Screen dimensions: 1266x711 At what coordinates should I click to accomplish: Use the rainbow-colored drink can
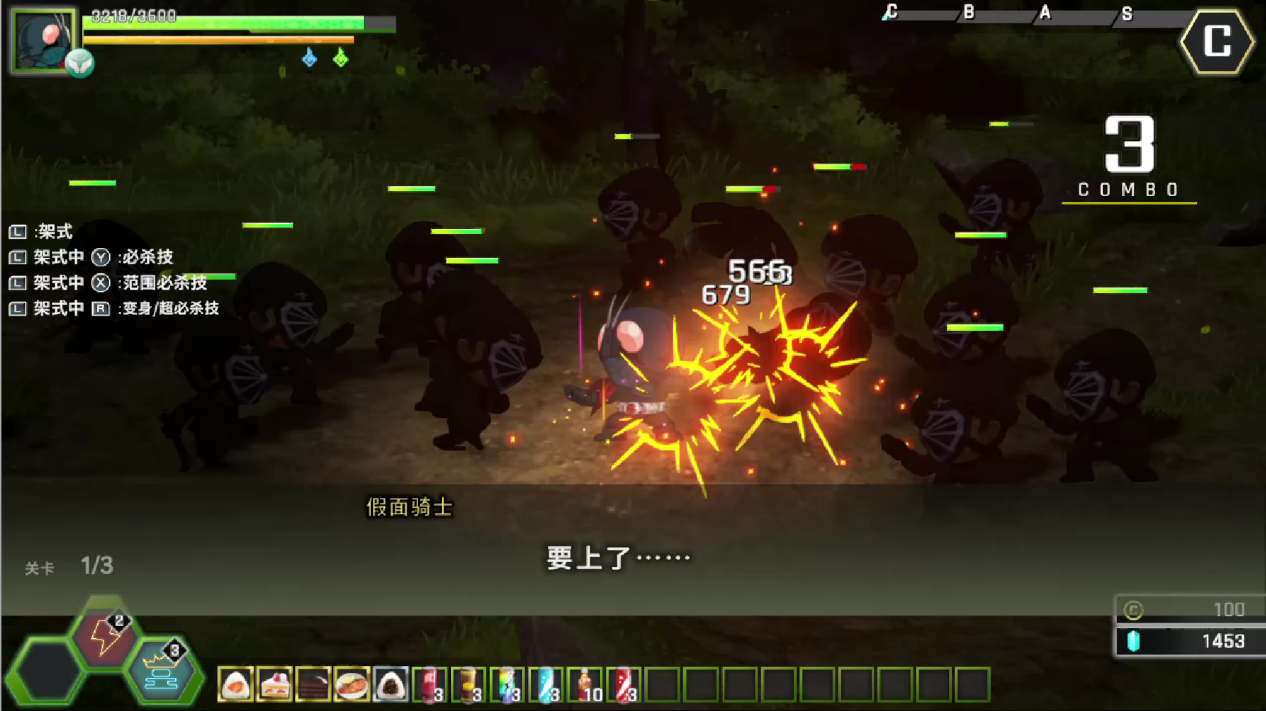coord(507,685)
